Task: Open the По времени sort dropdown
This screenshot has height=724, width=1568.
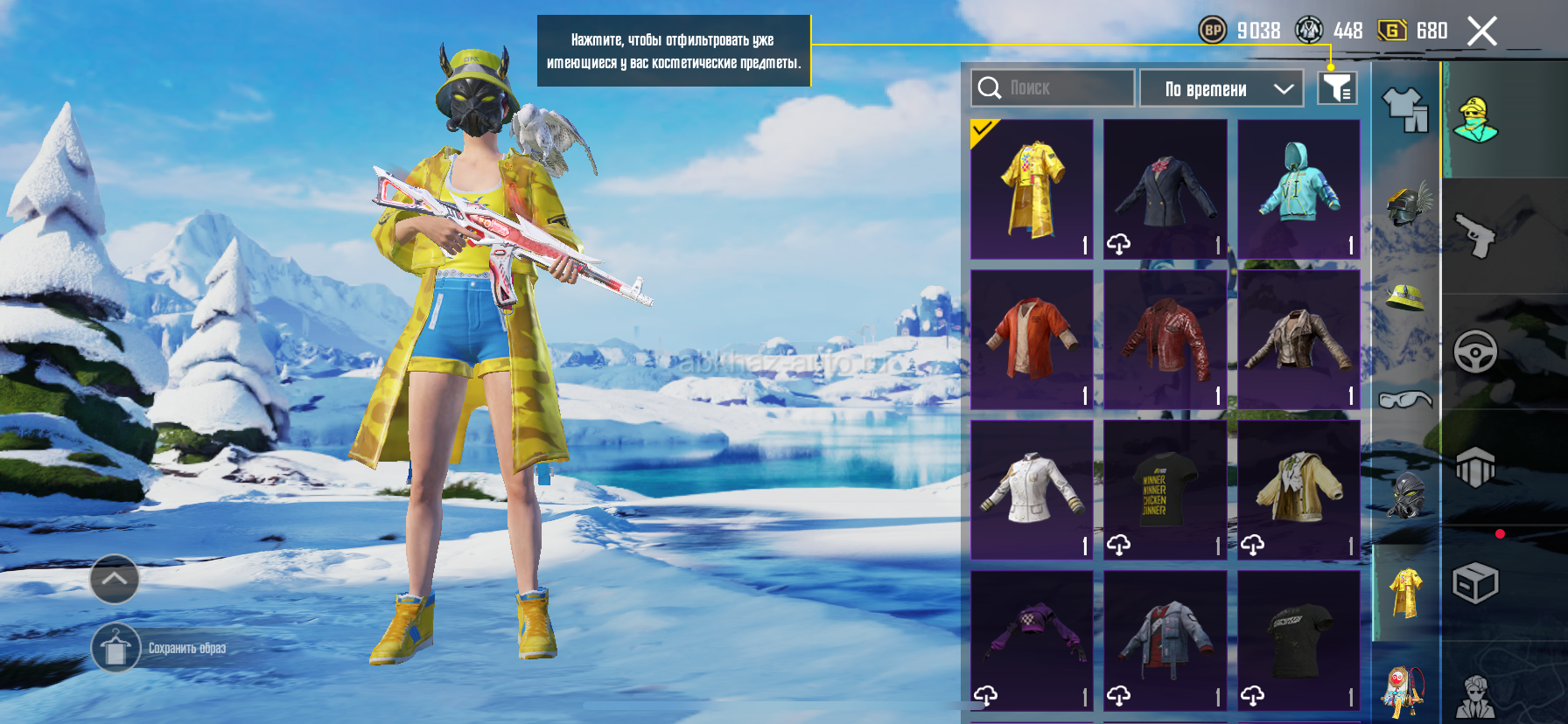Action: click(1221, 88)
